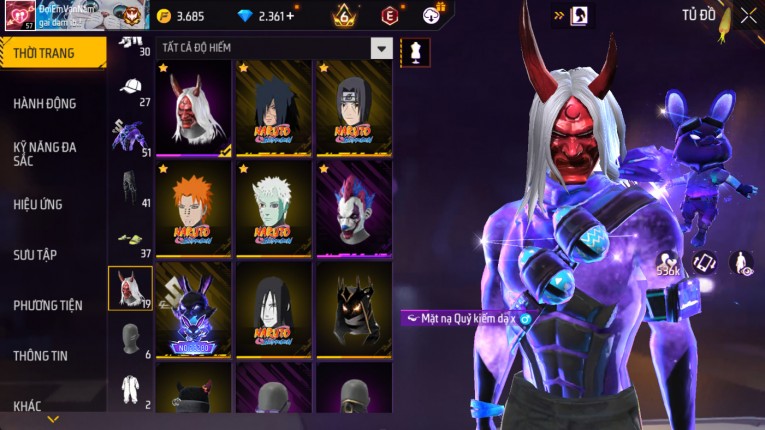This screenshot has width=765, height=430.
Task: Choose the red oni mask item
Action: [194, 108]
